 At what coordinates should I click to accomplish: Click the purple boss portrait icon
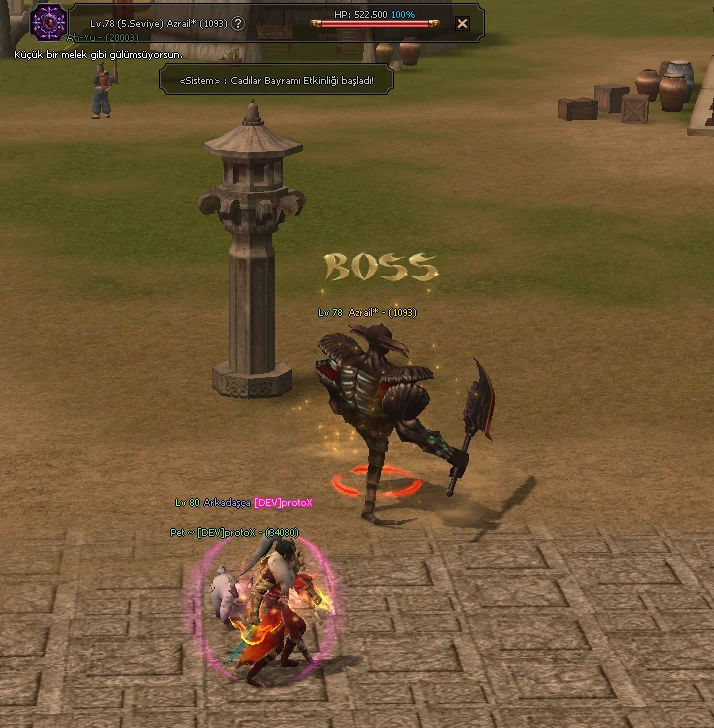click(48, 22)
